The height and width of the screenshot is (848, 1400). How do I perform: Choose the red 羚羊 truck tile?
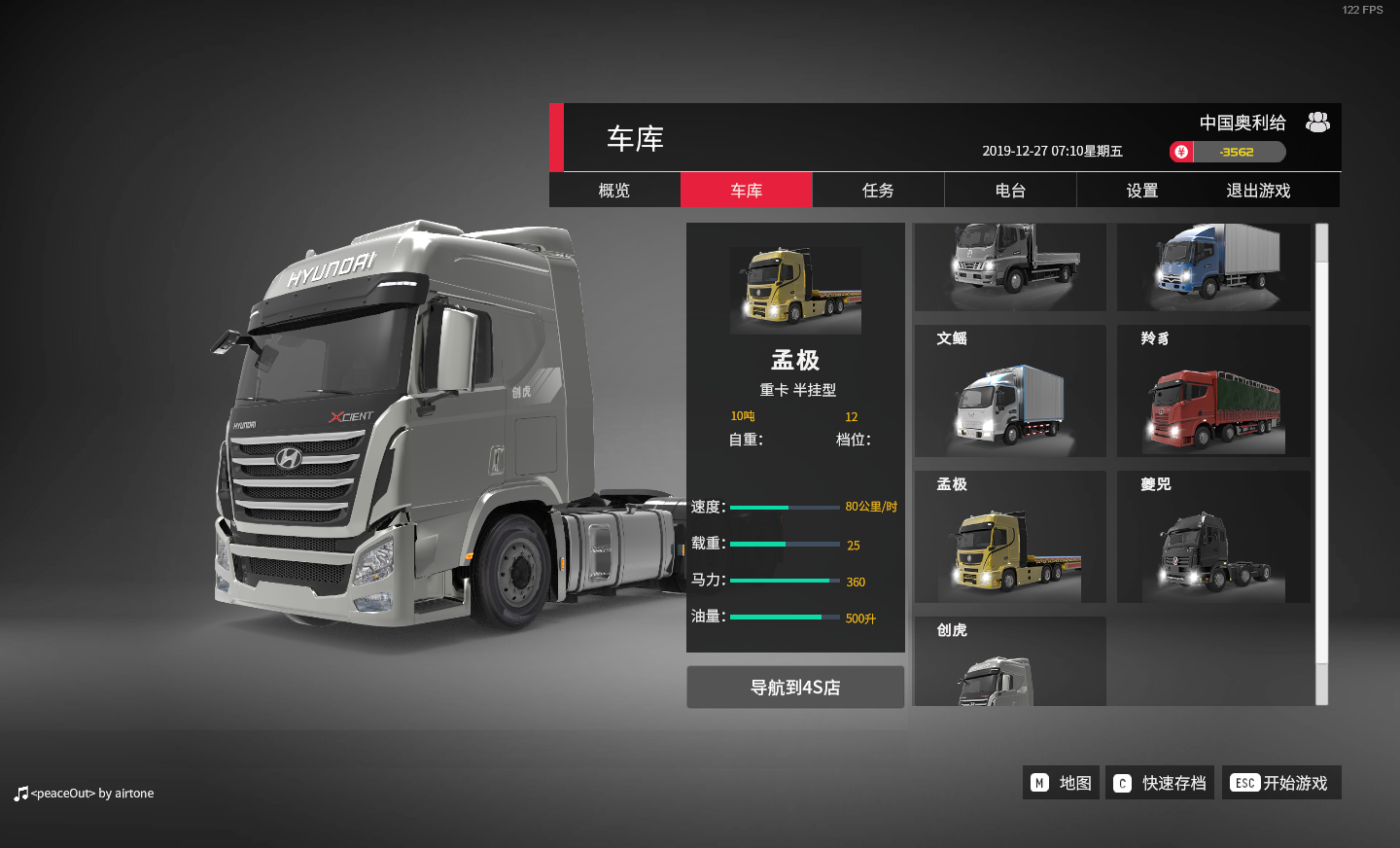(x=1213, y=392)
